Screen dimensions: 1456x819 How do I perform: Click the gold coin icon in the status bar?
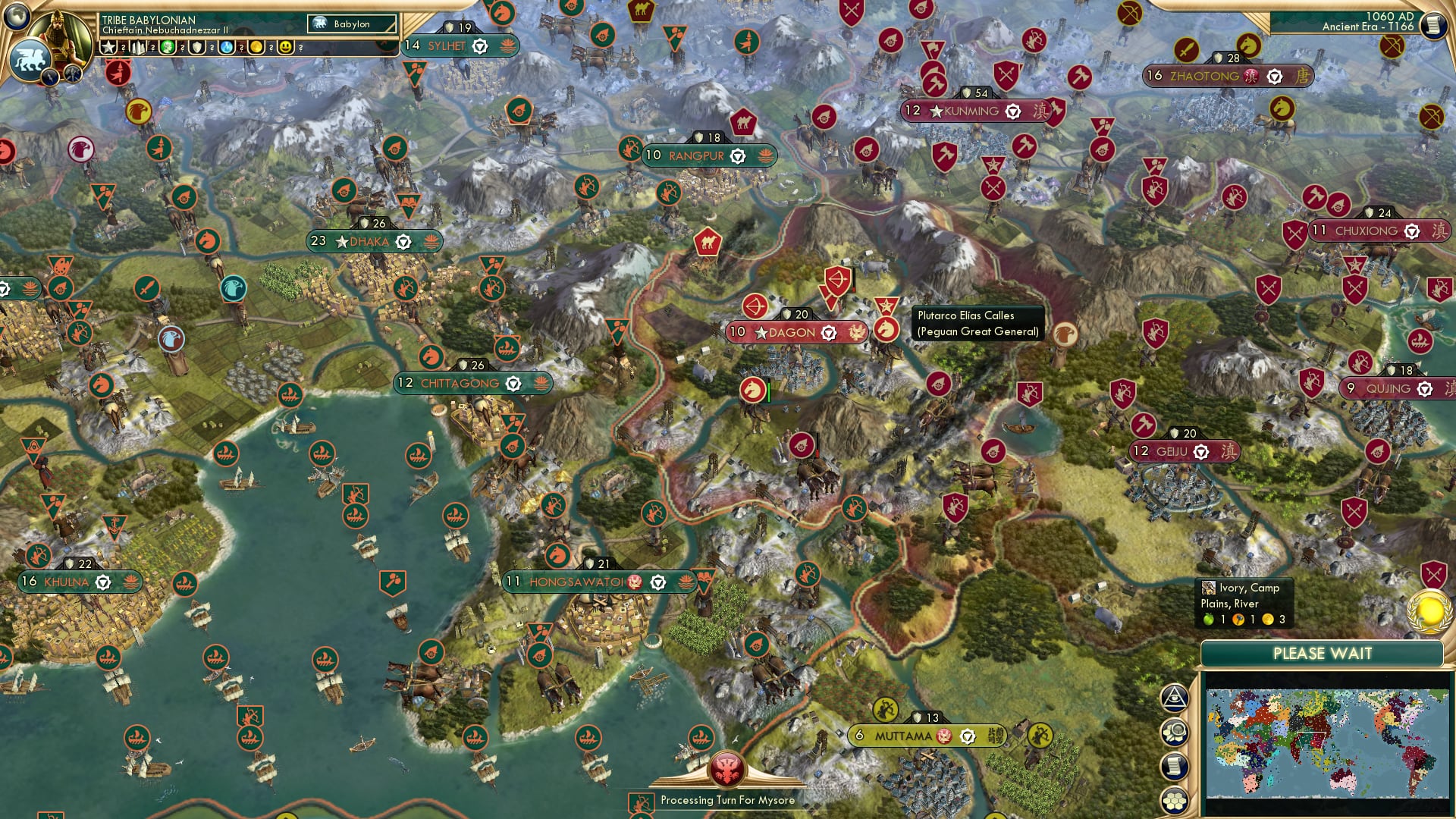pyautogui.click(x=258, y=48)
